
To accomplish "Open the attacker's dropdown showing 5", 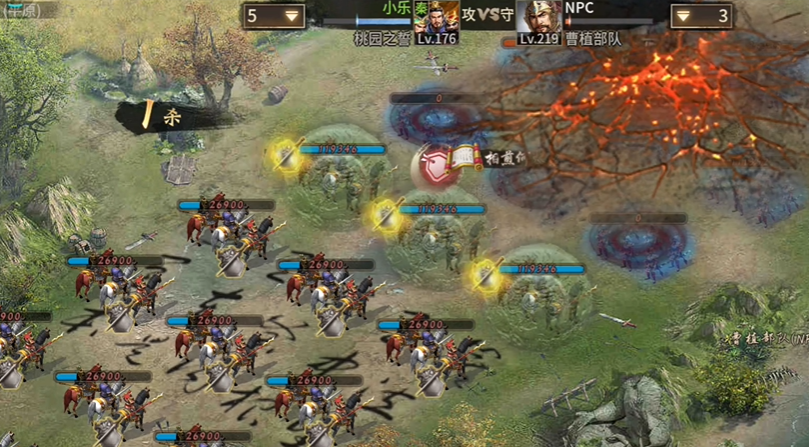I will (x=274, y=16).
